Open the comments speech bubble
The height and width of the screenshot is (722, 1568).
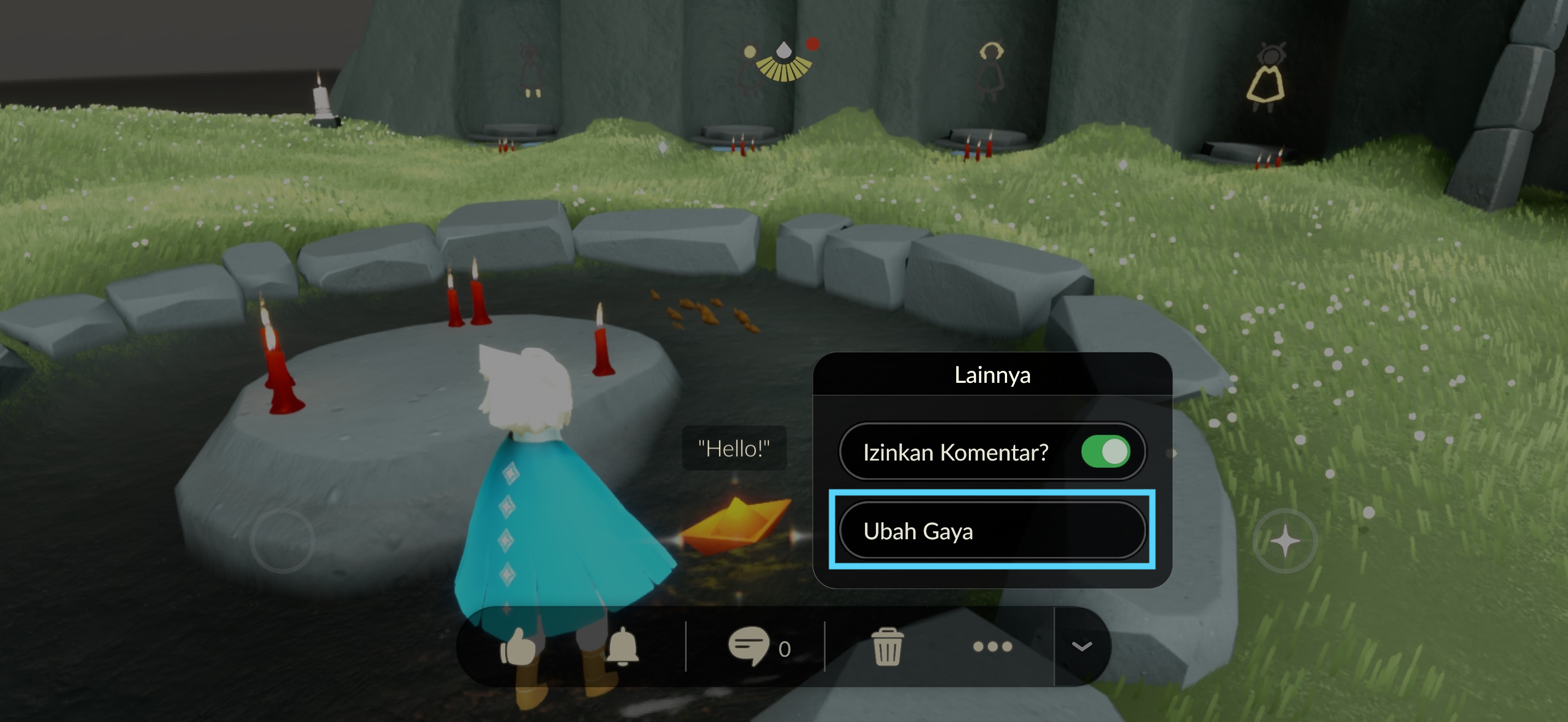750,647
